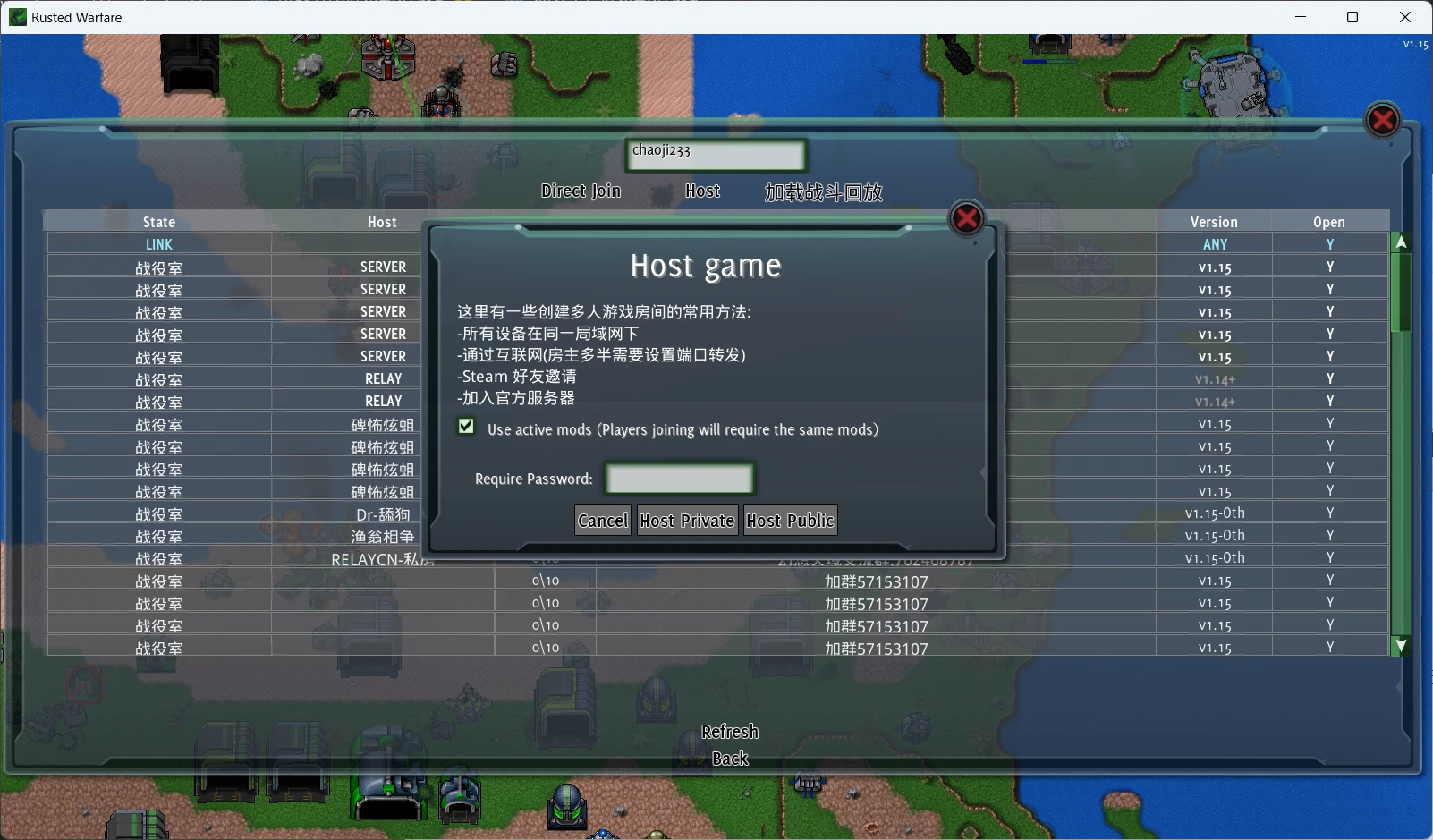Click Back to leave the lobby

(x=730, y=758)
